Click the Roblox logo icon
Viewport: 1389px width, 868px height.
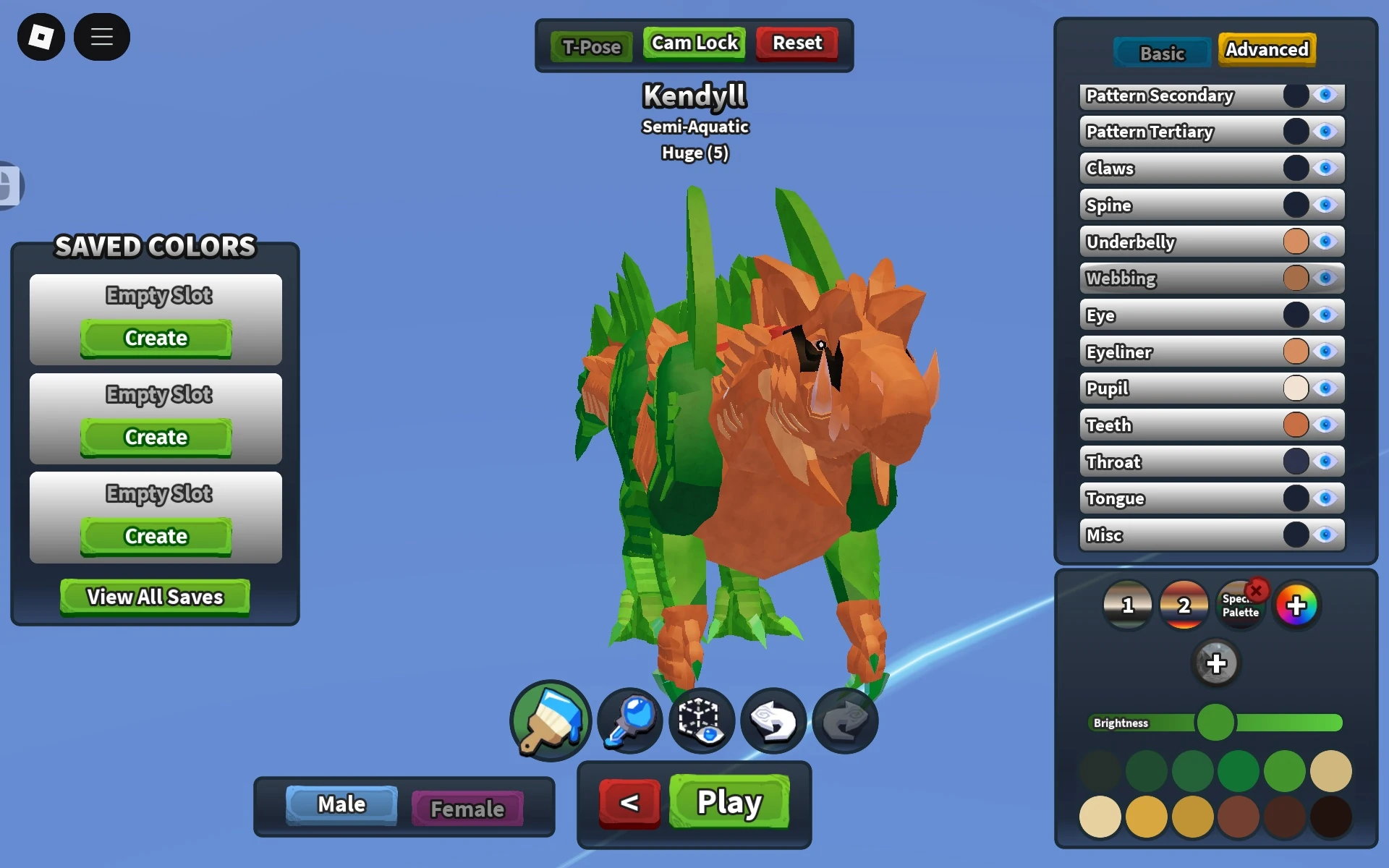pyautogui.click(x=41, y=36)
